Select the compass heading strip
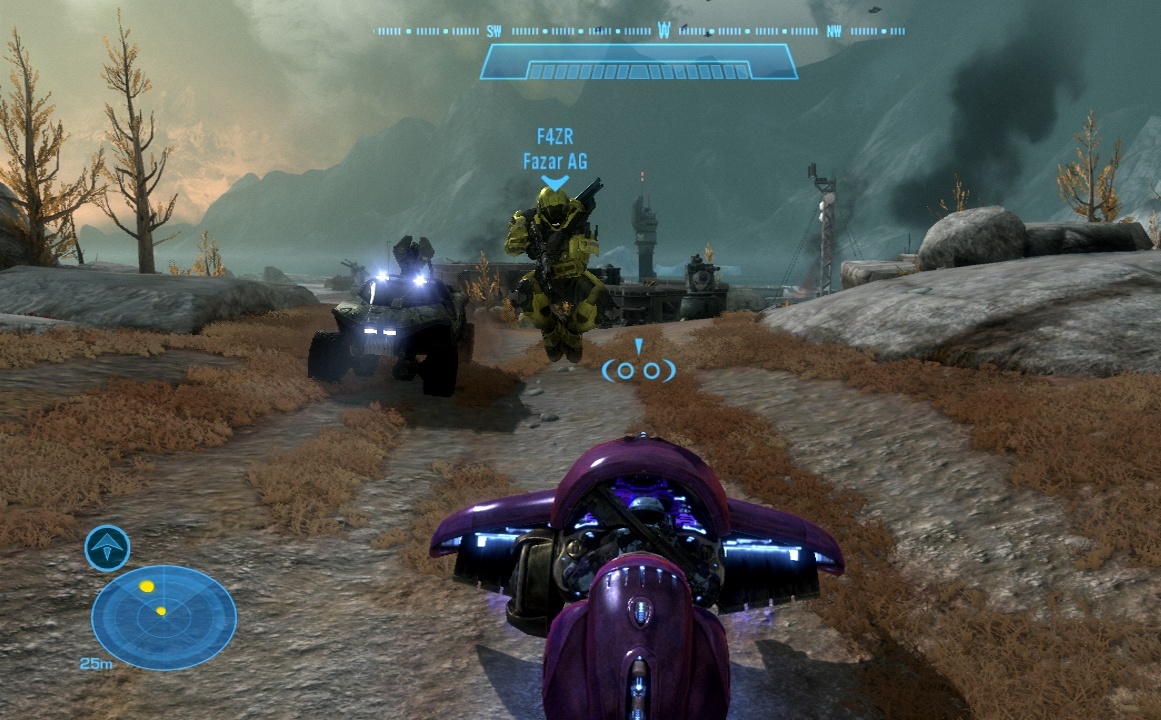The height and width of the screenshot is (720, 1161). (x=640, y=31)
